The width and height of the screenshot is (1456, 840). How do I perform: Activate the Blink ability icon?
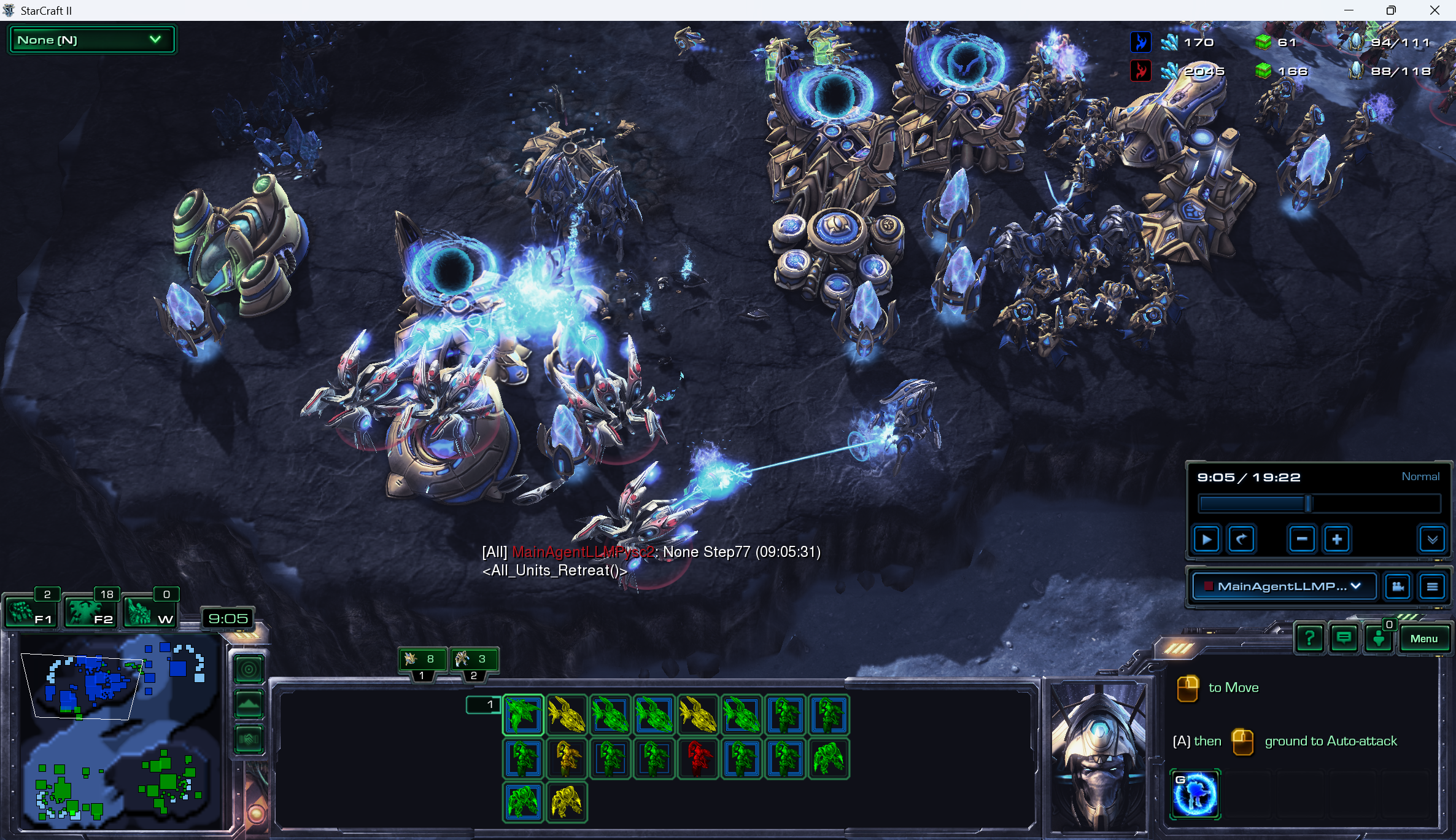pyautogui.click(x=1195, y=794)
